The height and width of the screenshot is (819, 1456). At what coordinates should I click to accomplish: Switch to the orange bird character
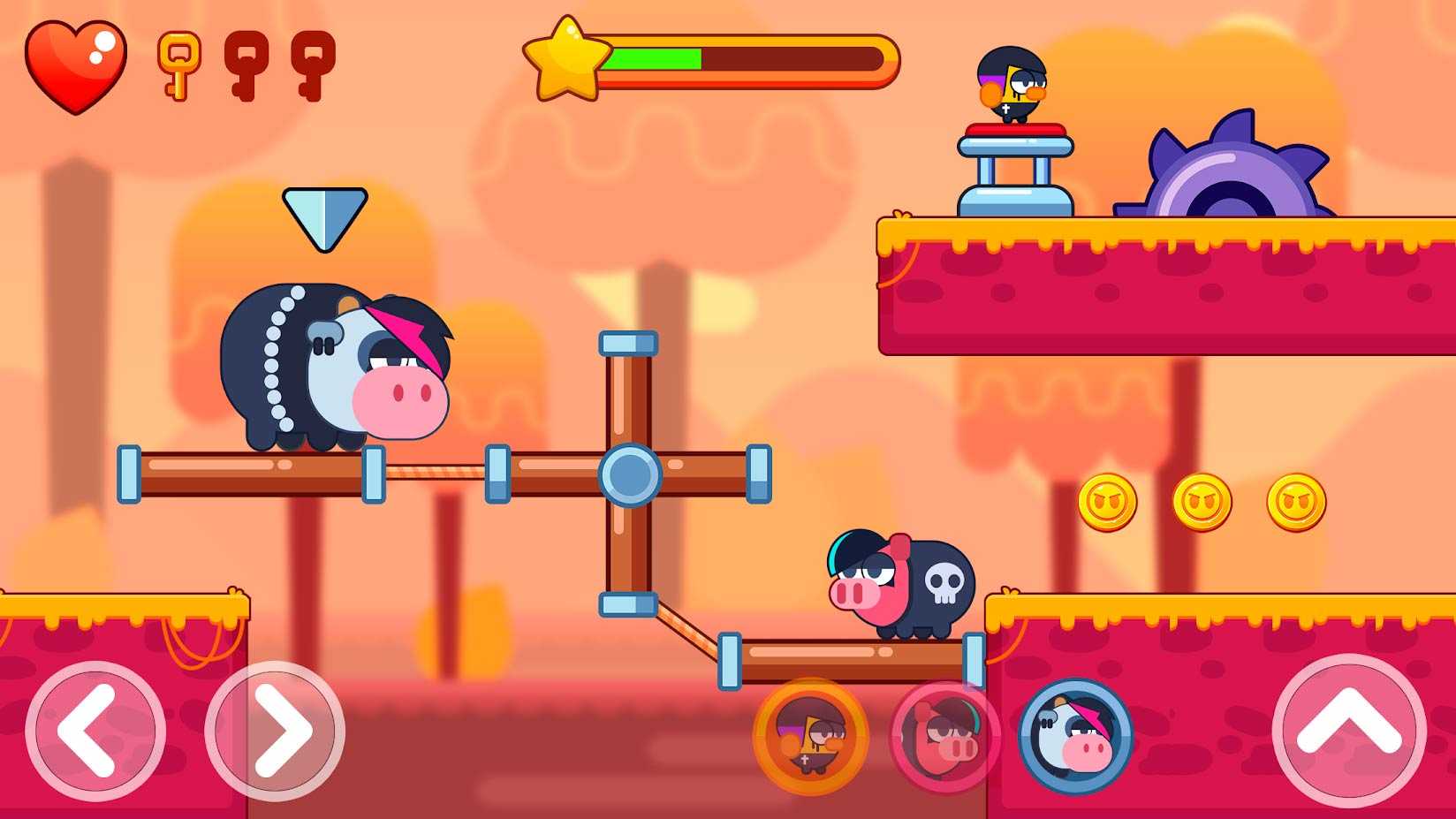point(811,736)
